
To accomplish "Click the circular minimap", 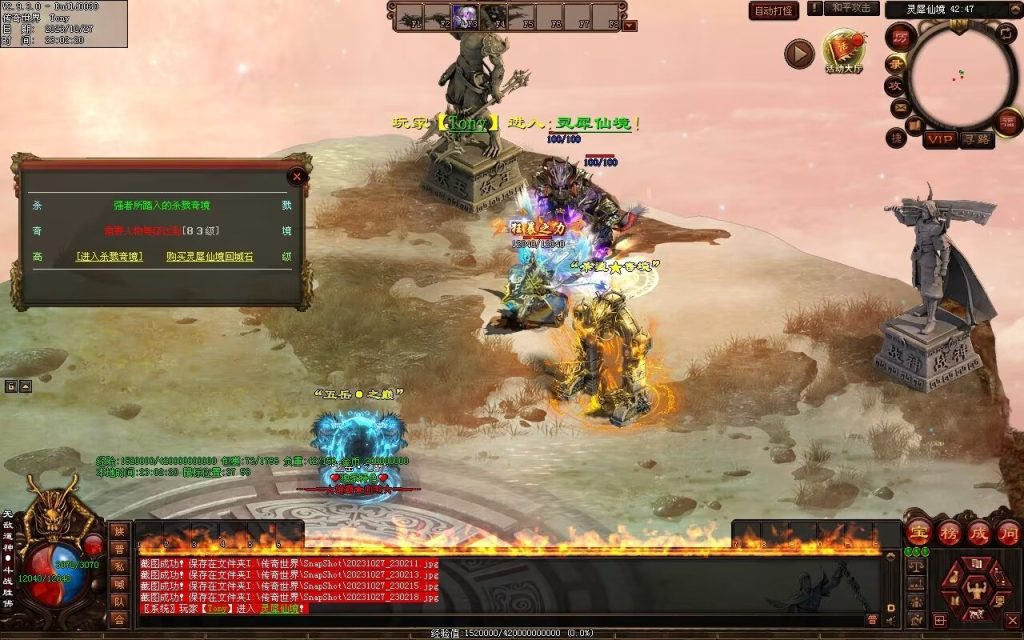I will pos(960,76).
